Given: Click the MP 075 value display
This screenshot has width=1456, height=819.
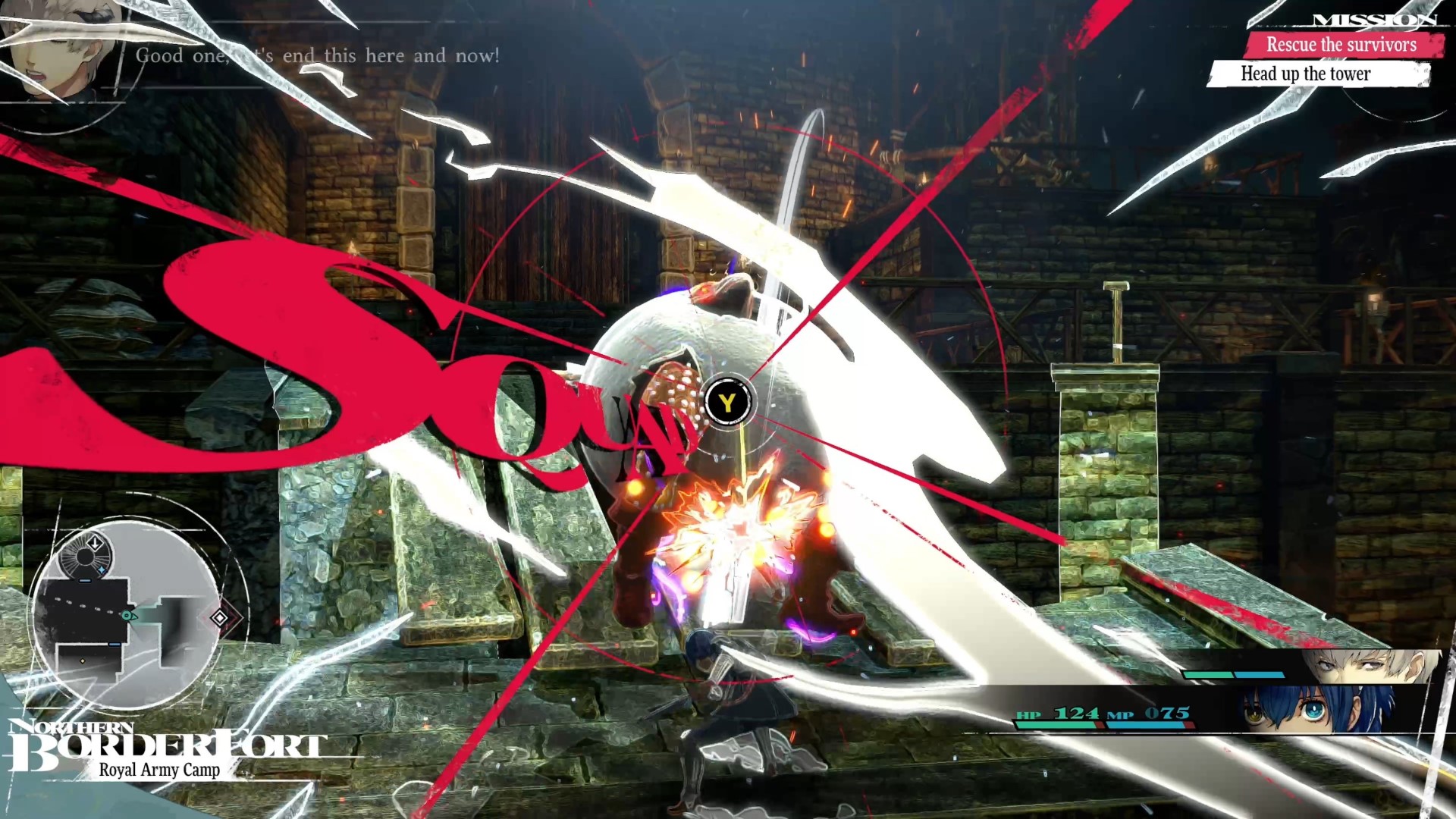Looking at the screenshot, I should pyautogui.click(x=1166, y=714).
